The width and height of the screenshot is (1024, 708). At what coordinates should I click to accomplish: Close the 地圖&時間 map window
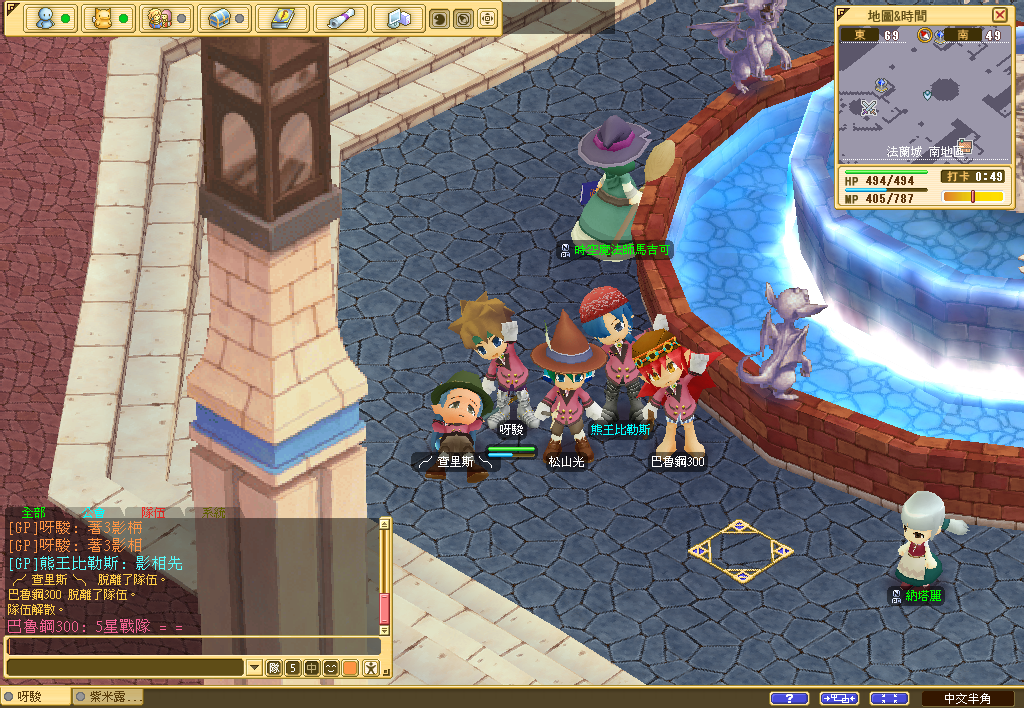[1000, 15]
